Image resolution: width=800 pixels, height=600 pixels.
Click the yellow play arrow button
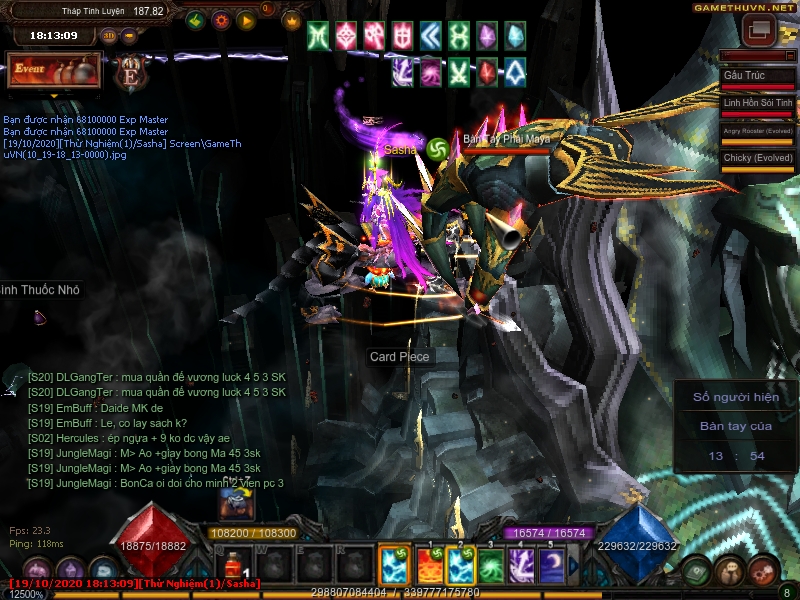coord(246,20)
